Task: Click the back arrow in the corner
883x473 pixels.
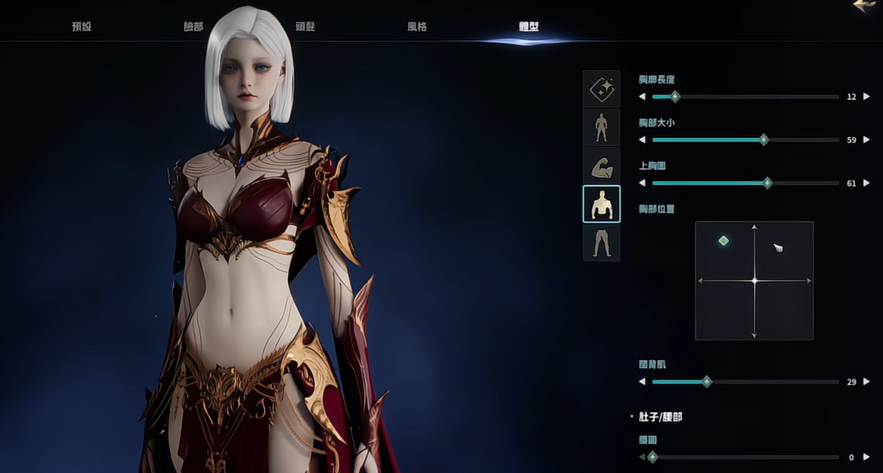Action: [x=866, y=6]
